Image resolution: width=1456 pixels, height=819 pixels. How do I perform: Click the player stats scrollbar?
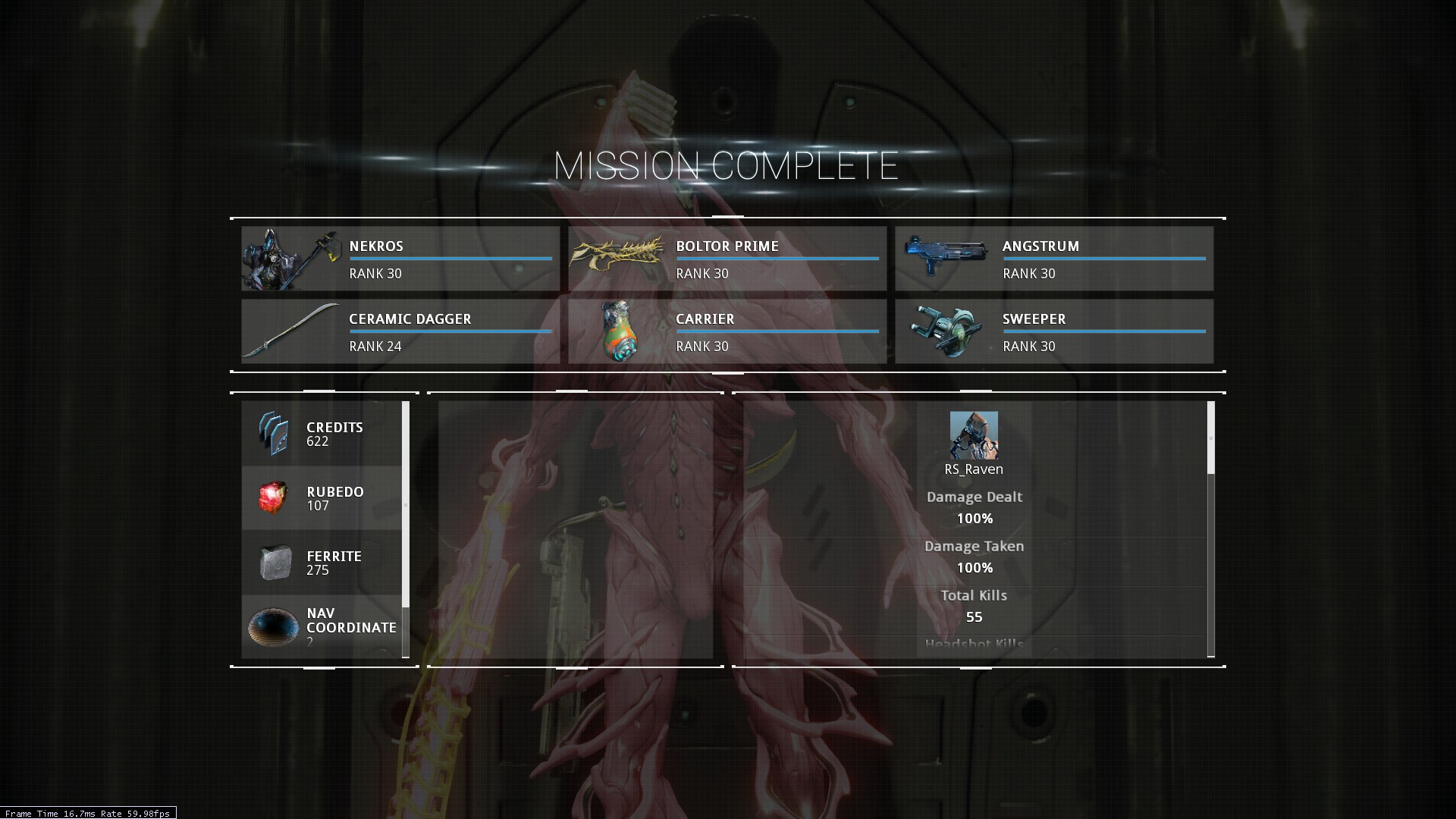pyautogui.click(x=1210, y=438)
